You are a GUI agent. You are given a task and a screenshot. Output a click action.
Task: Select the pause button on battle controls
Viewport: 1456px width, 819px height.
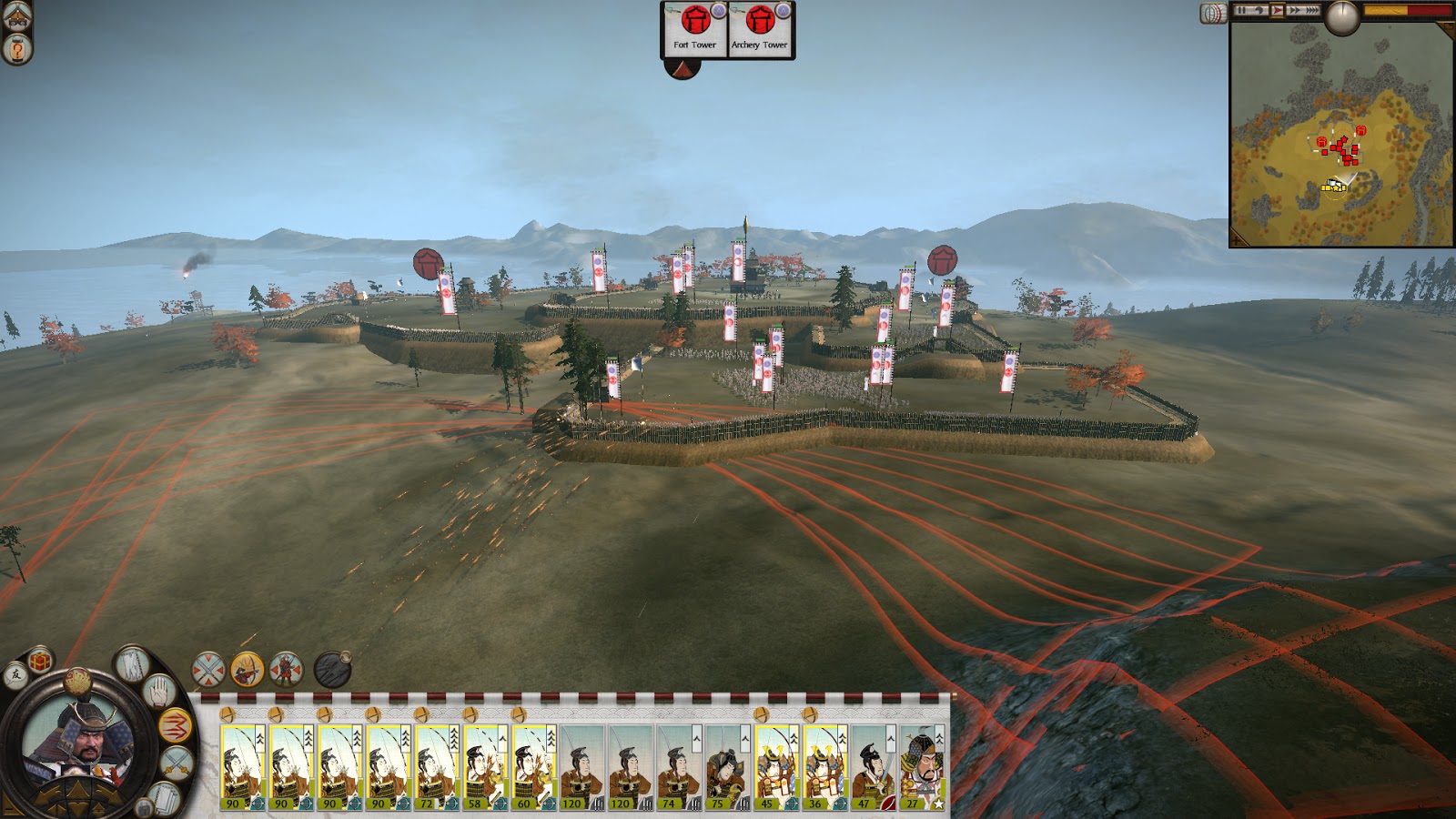click(1241, 10)
